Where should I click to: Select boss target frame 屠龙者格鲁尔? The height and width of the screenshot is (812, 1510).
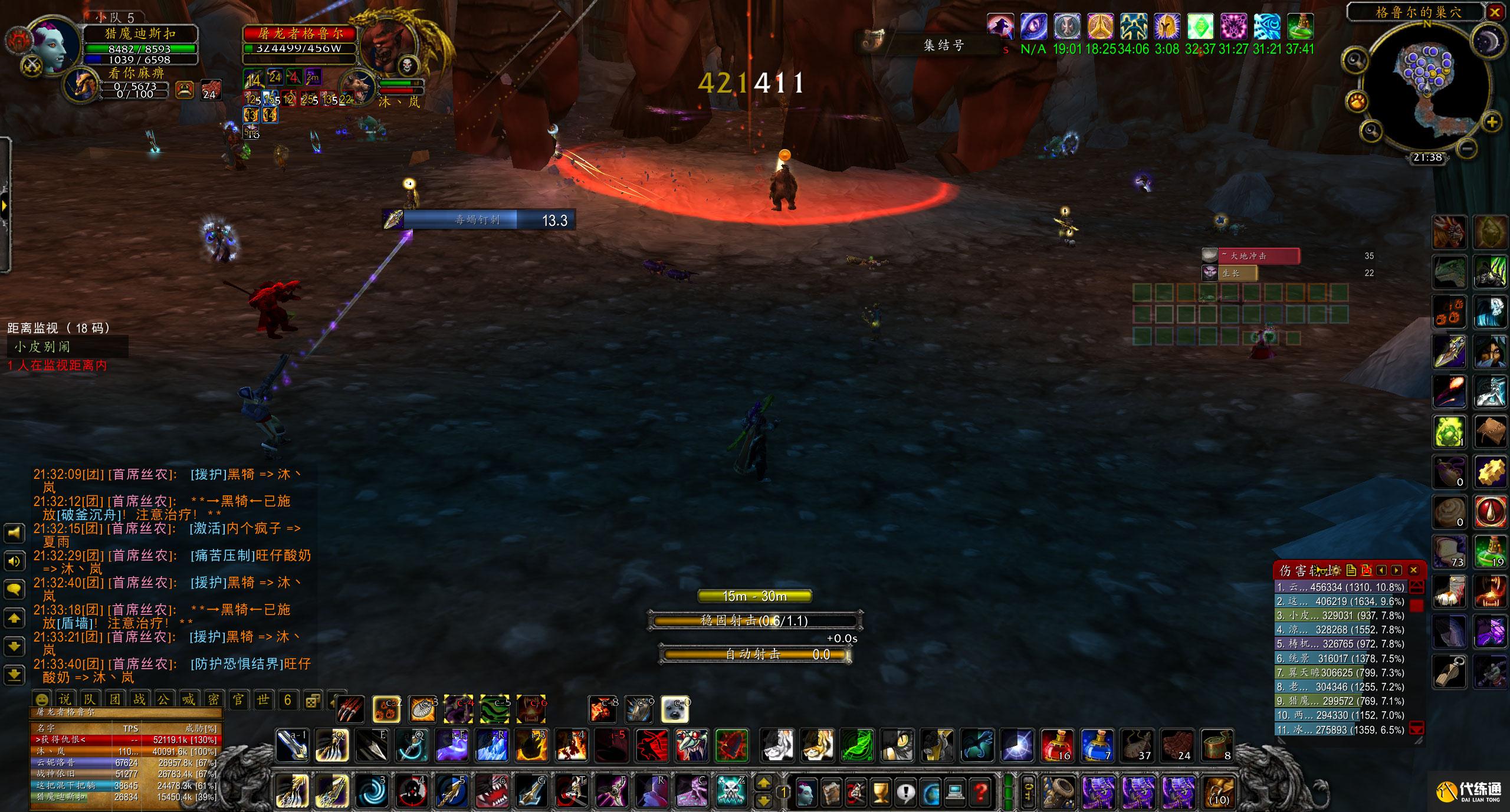pos(300,34)
